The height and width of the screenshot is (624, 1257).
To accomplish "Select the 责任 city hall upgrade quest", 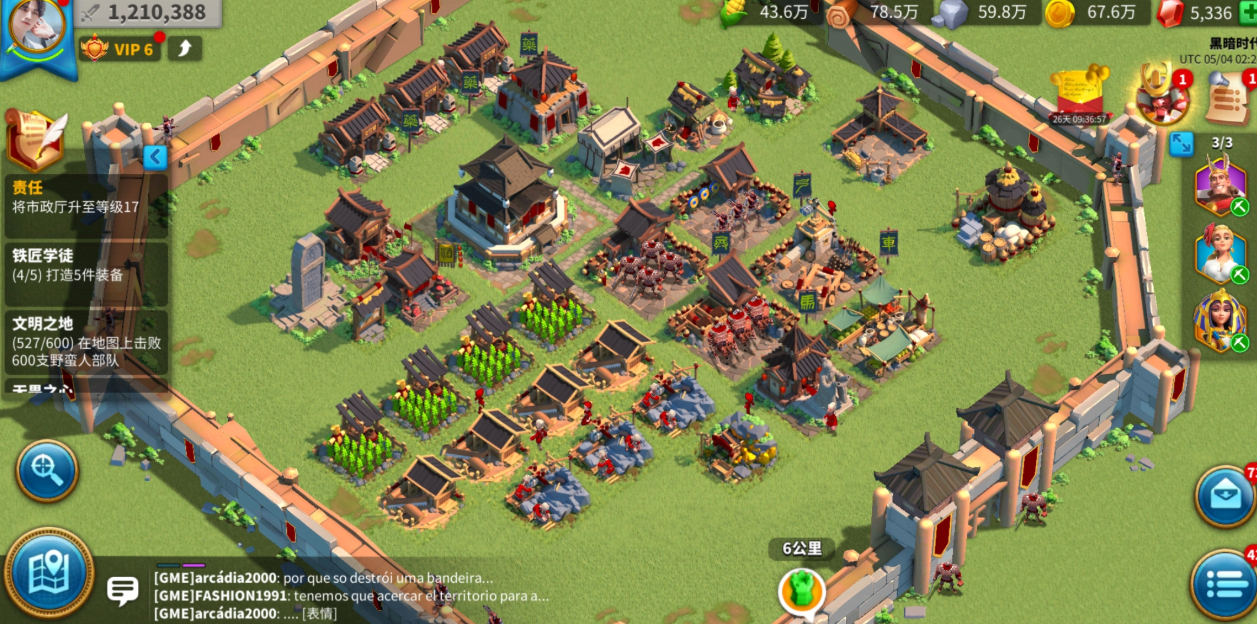I will [x=85, y=197].
